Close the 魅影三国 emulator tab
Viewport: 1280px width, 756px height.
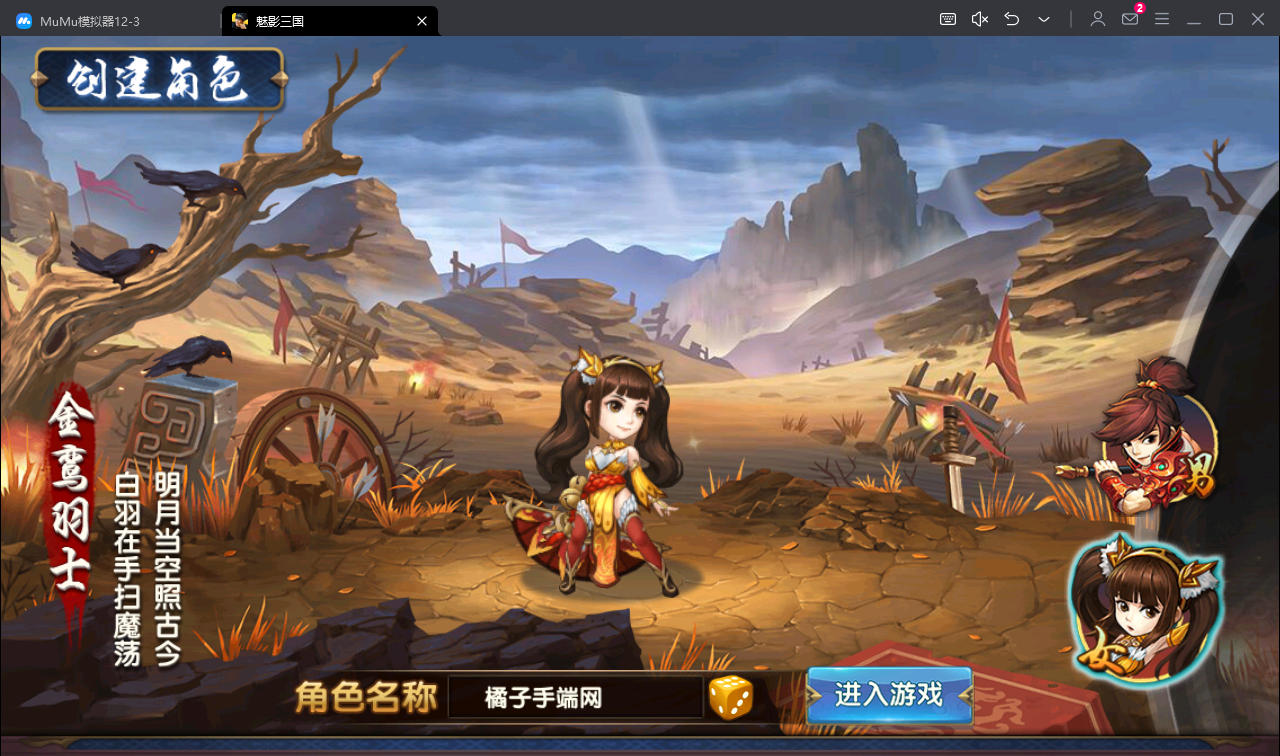[x=422, y=20]
